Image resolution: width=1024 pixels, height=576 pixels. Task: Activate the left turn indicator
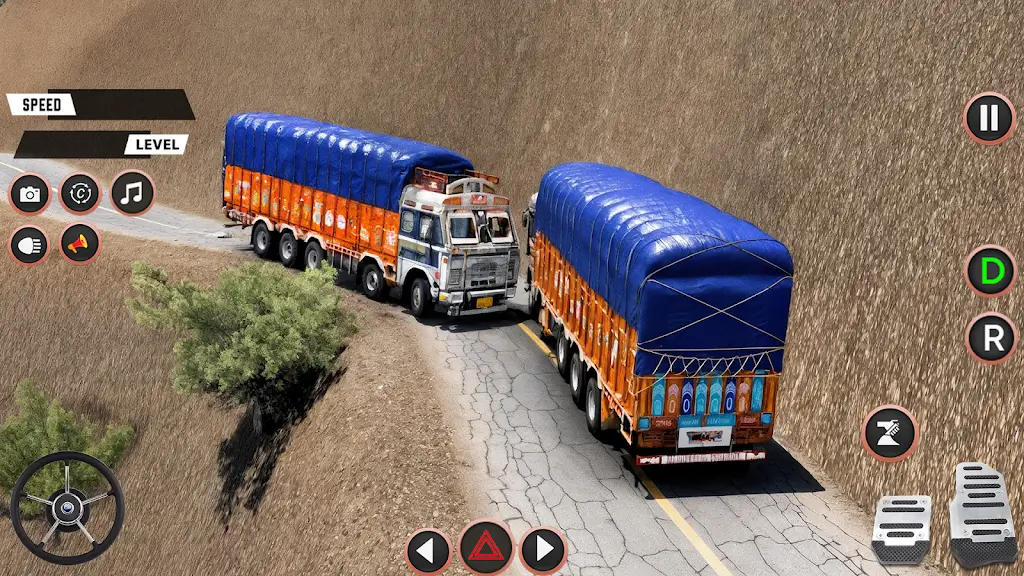[428, 549]
